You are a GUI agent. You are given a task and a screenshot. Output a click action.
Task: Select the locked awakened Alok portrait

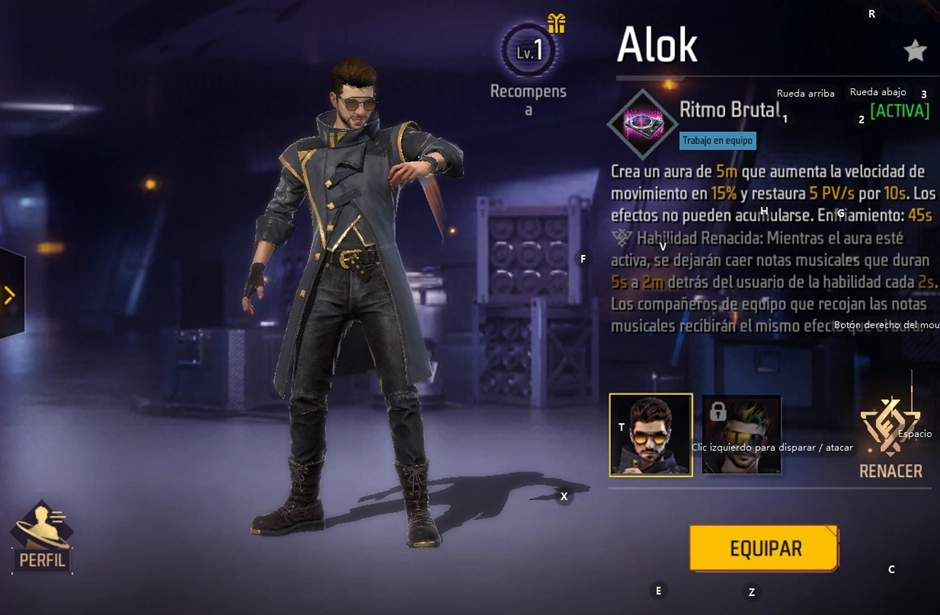point(741,434)
